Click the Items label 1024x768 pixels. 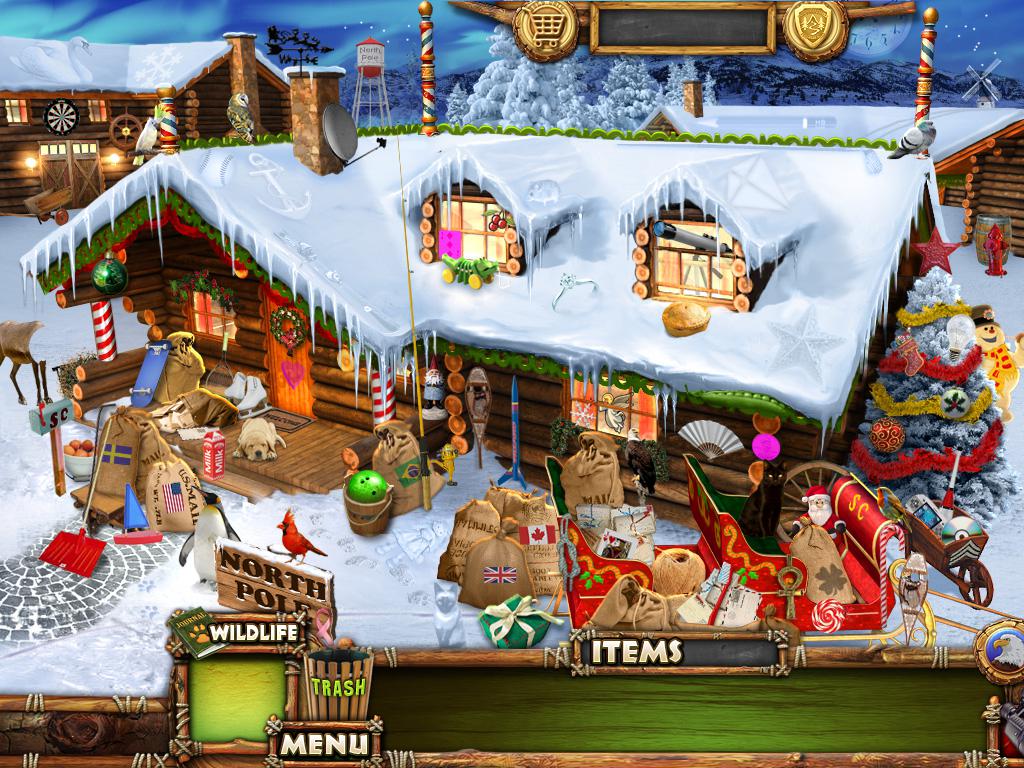pyautogui.click(x=637, y=652)
